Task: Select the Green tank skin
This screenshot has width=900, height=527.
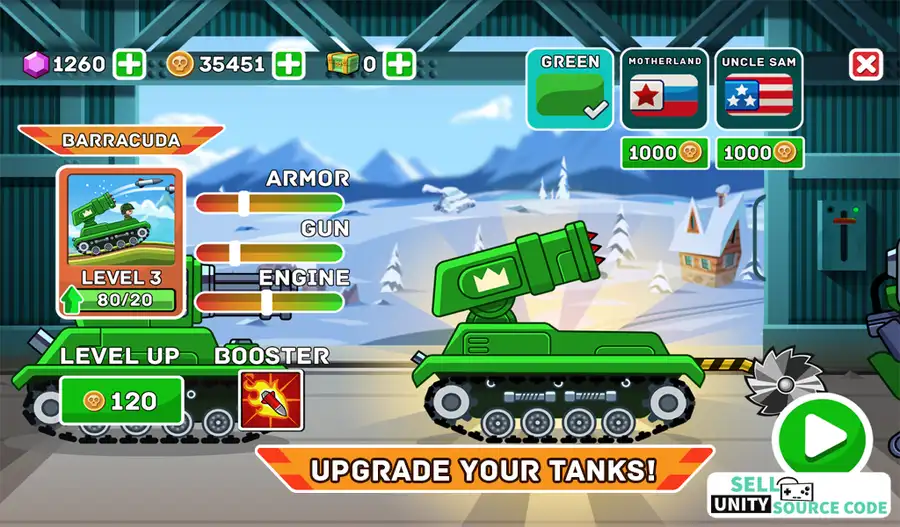Action: coord(569,89)
